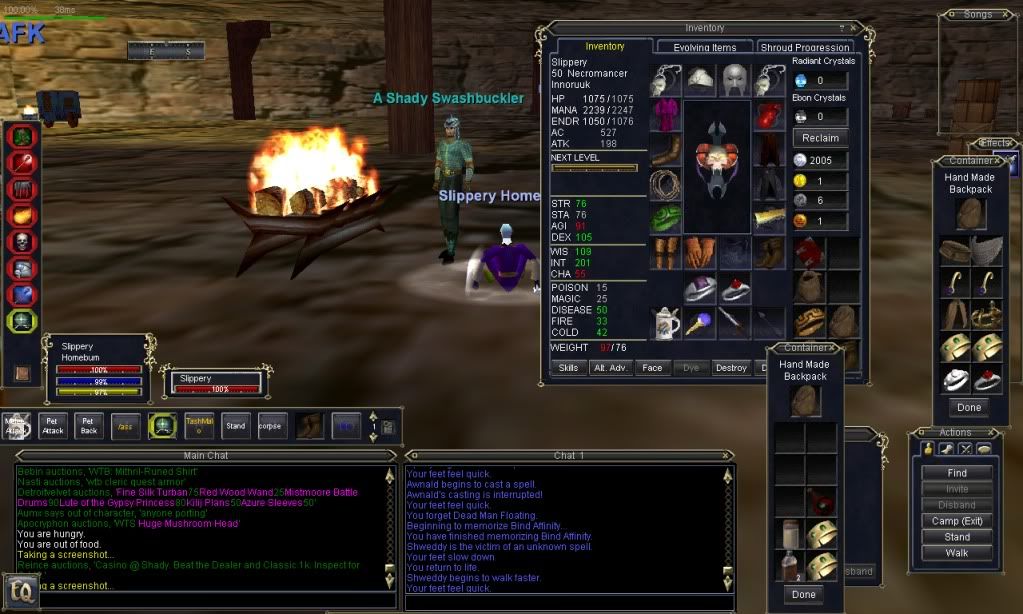
Task: Toggle Walk in the Actions window
Action: pyautogui.click(x=957, y=553)
